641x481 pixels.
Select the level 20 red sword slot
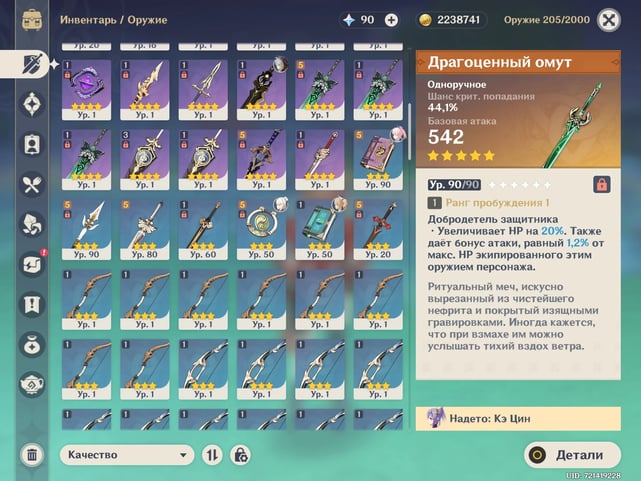point(378,228)
